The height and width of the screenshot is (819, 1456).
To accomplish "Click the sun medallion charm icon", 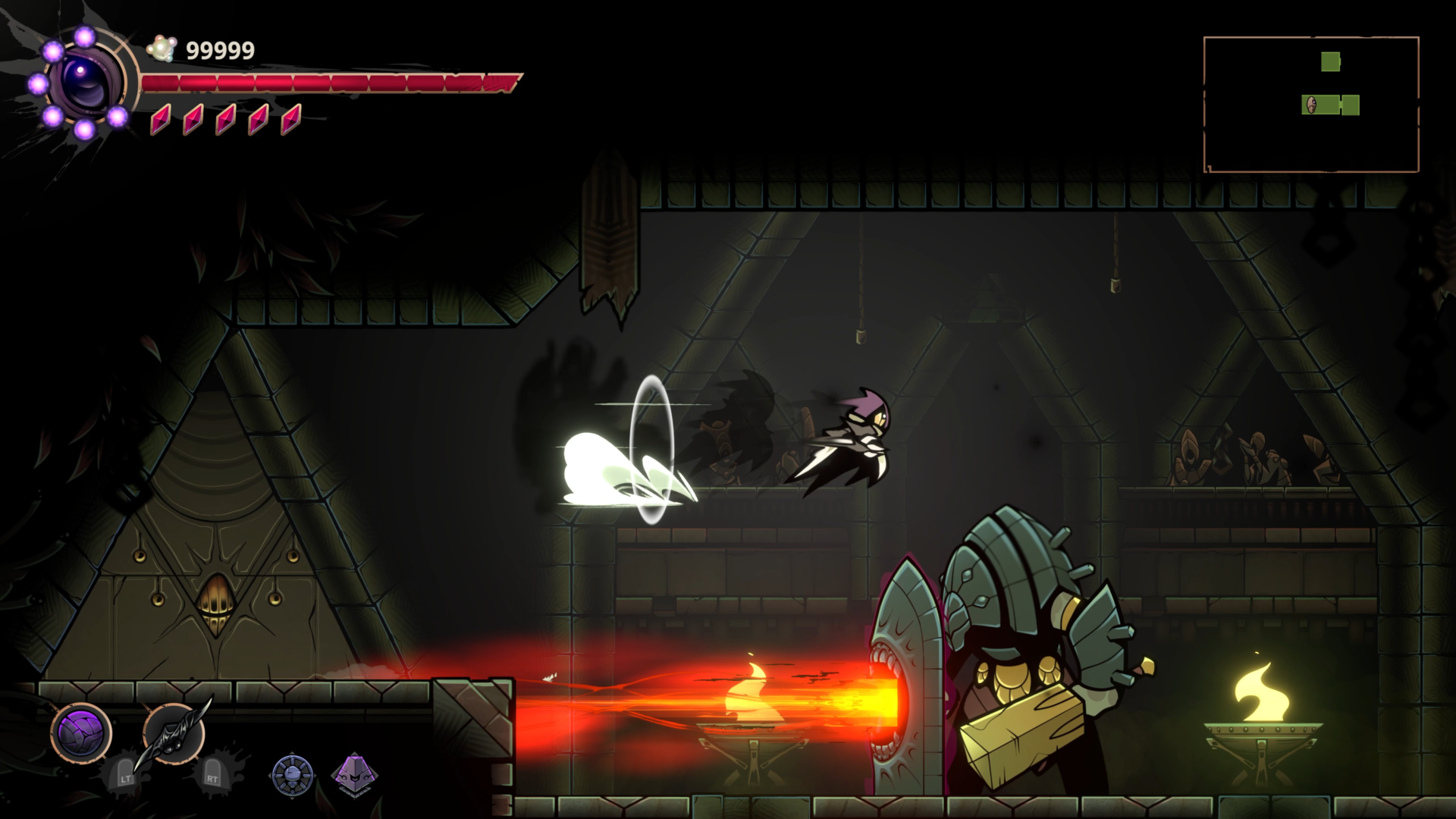I will (x=293, y=776).
